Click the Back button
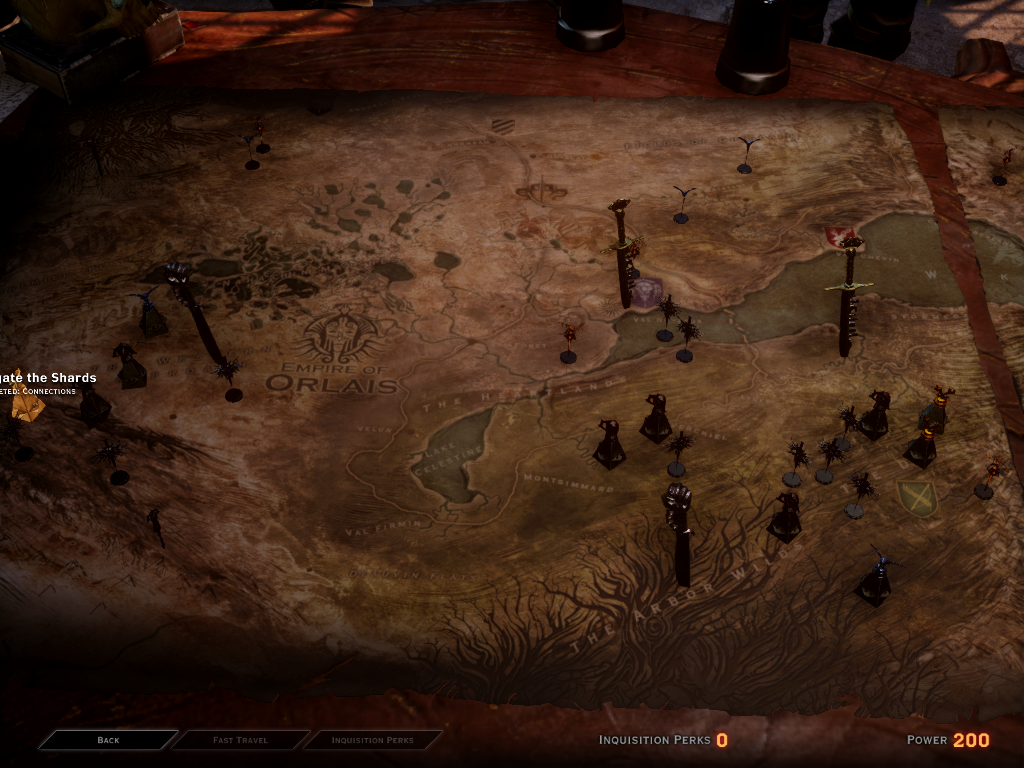Screen dimensions: 1024x768 pyautogui.click(x=108, y=740)
